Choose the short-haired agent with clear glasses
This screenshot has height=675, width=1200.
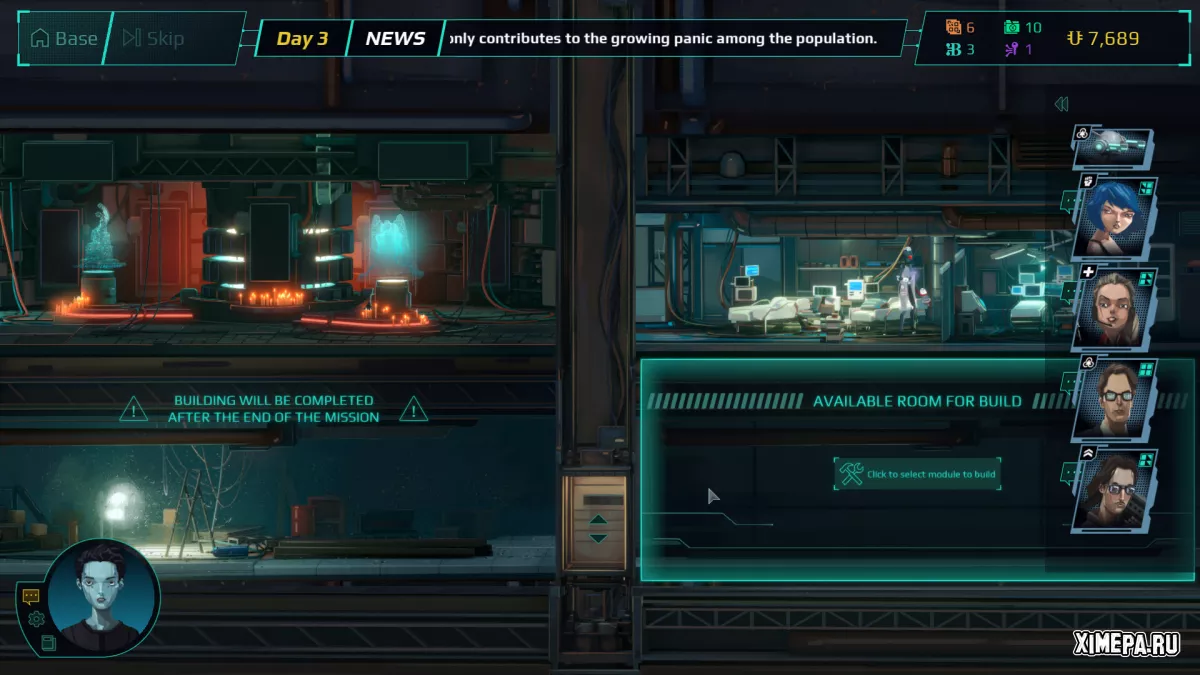coord(1113,400)
